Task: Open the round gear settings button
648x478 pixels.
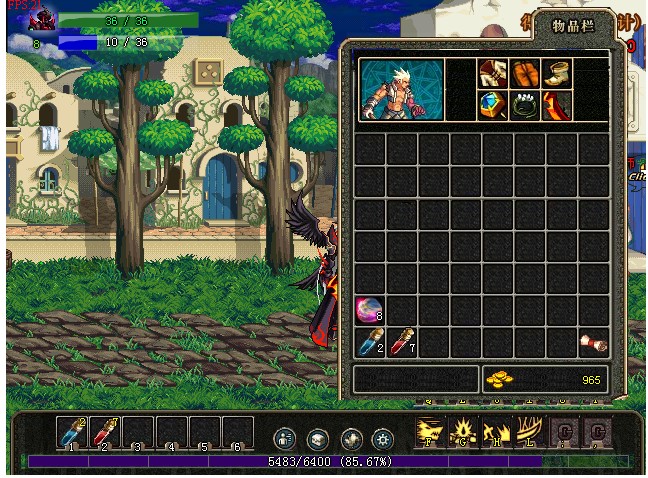Action: point(382,438)
